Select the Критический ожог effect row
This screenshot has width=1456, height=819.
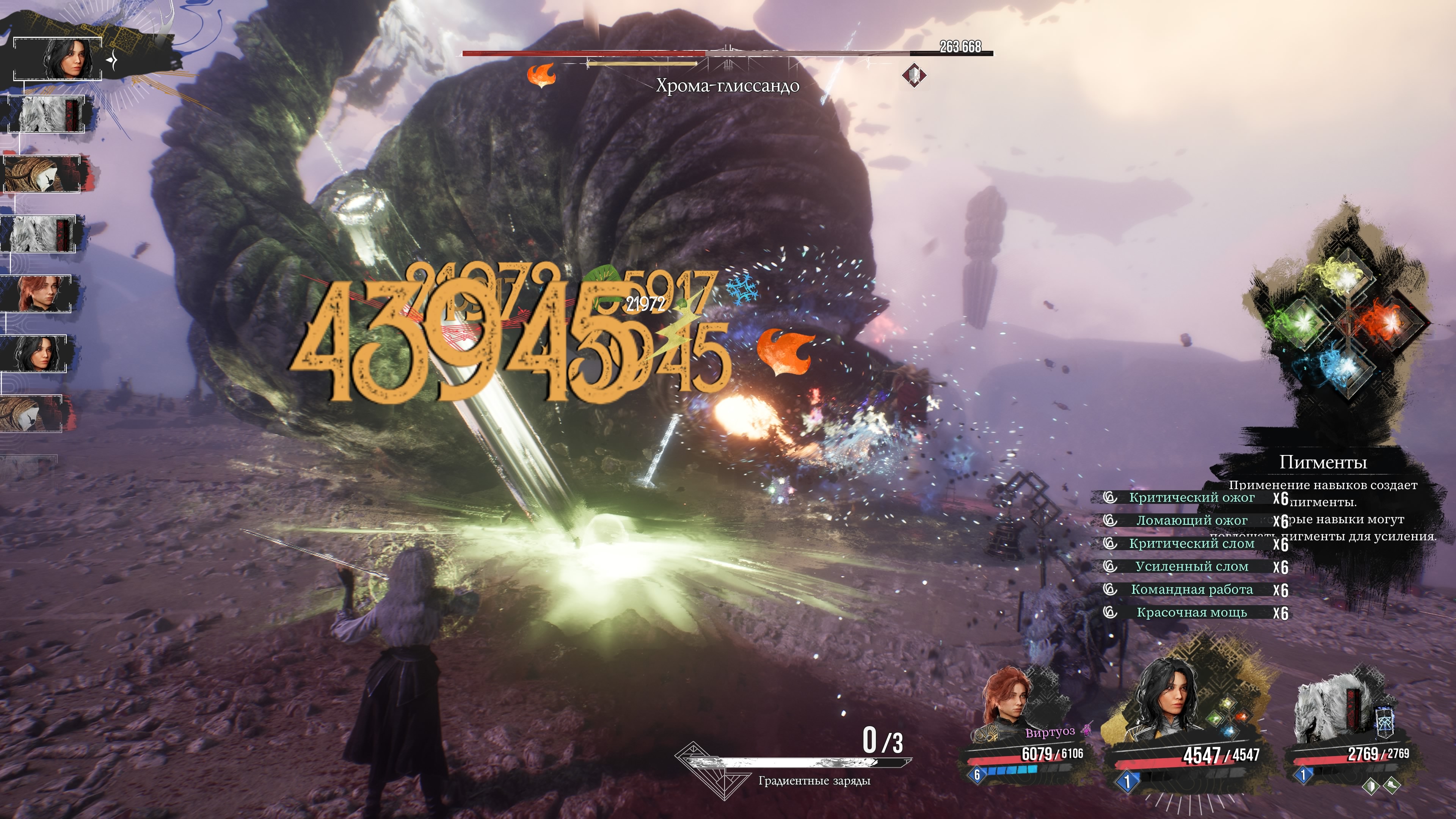(1191, 497)
